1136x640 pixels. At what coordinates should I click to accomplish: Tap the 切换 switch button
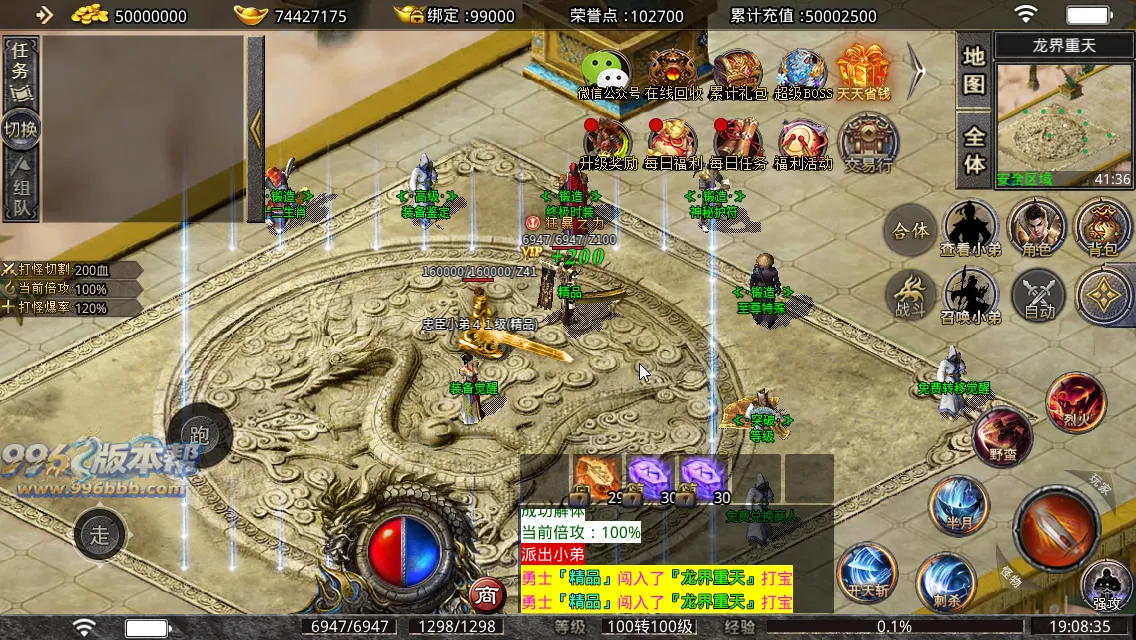click(x=21, y=129)
